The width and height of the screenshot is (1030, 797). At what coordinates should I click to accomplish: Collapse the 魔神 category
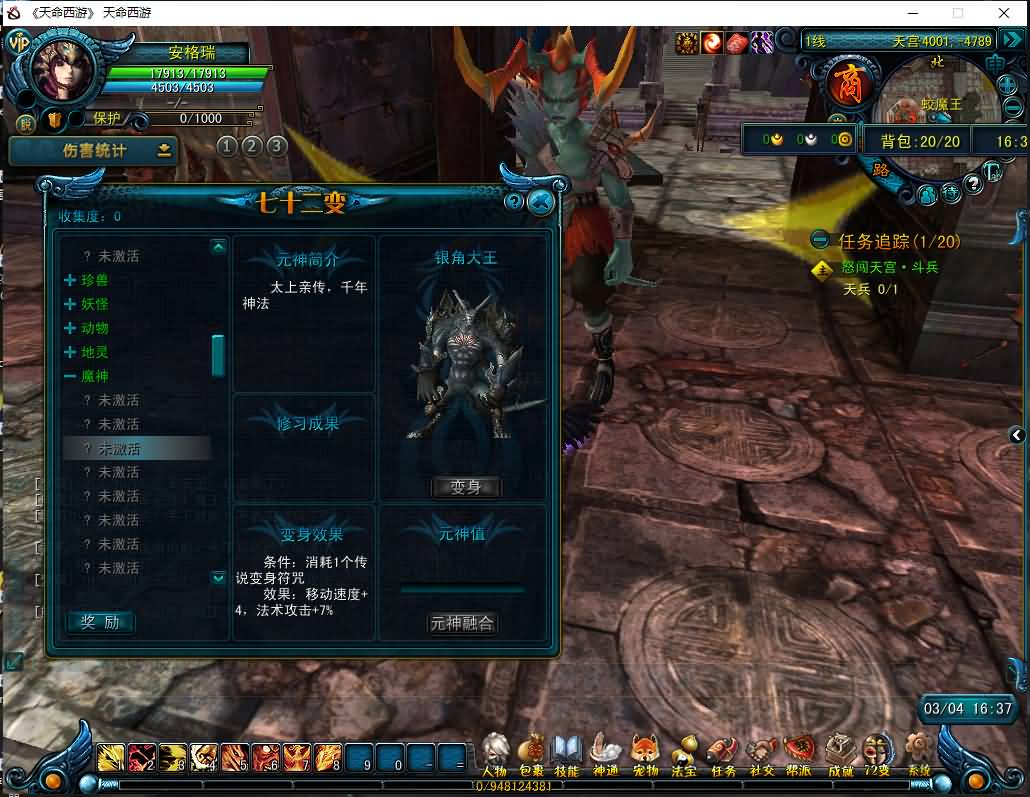pyautogui.click(x=71, y=376)
